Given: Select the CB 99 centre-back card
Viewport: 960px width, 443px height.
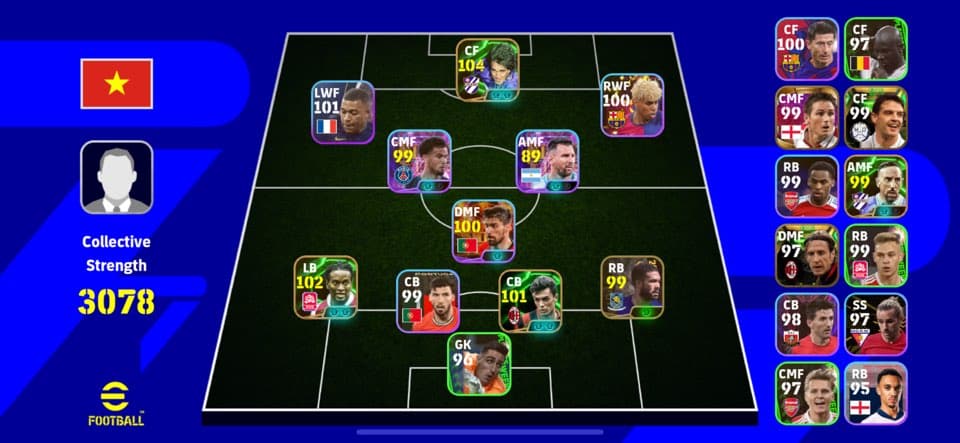Looking at the screenshot, I should tap(427, 301).
